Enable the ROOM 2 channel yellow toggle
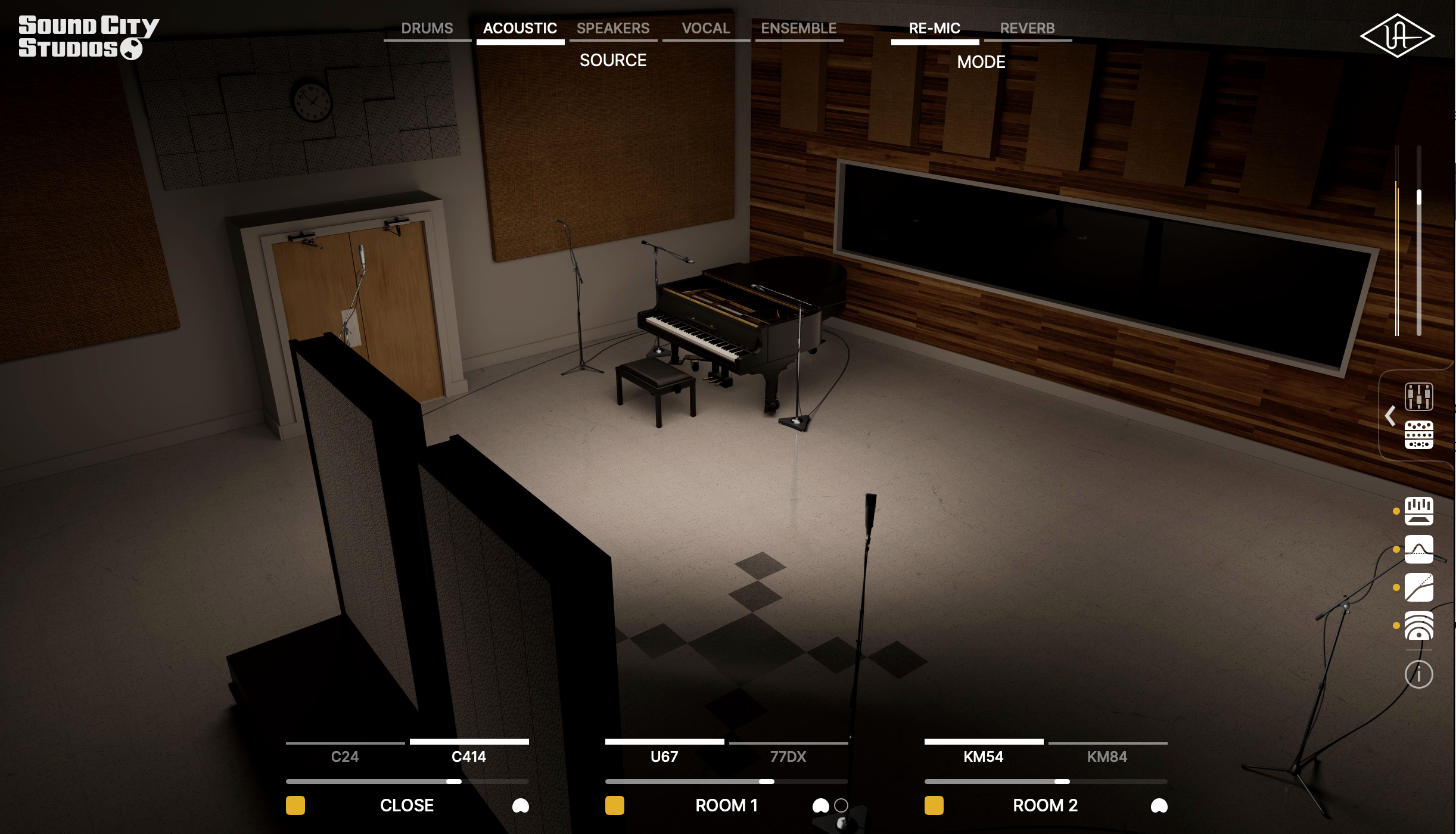Image resolution: width=1456 pixels, height=834 pixels. 933,805
